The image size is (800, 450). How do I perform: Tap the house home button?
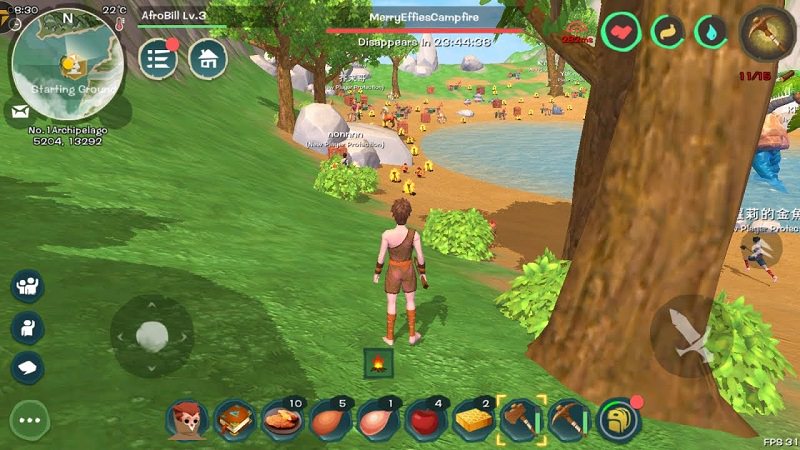(207, 58)
